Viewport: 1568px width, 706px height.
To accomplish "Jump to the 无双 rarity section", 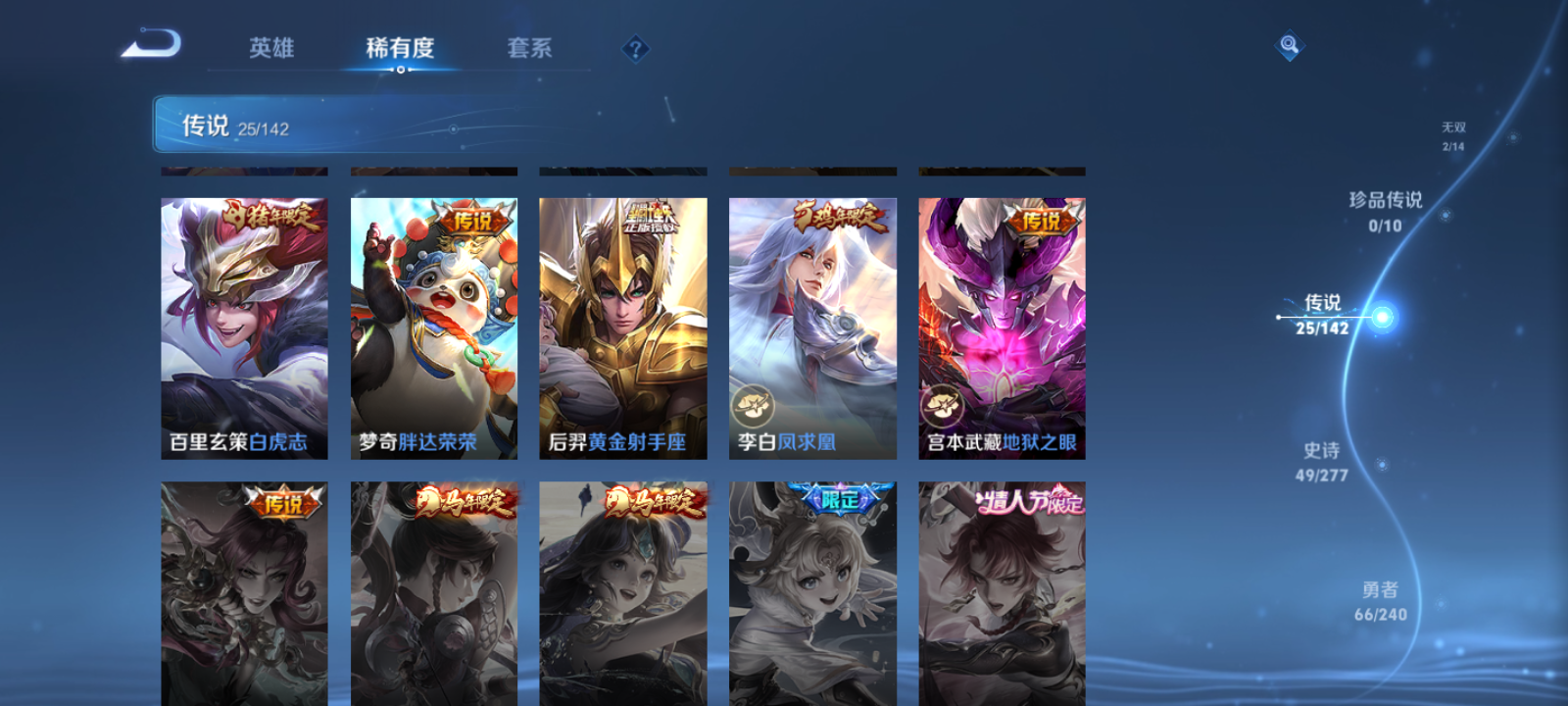I will [1452, 134].
